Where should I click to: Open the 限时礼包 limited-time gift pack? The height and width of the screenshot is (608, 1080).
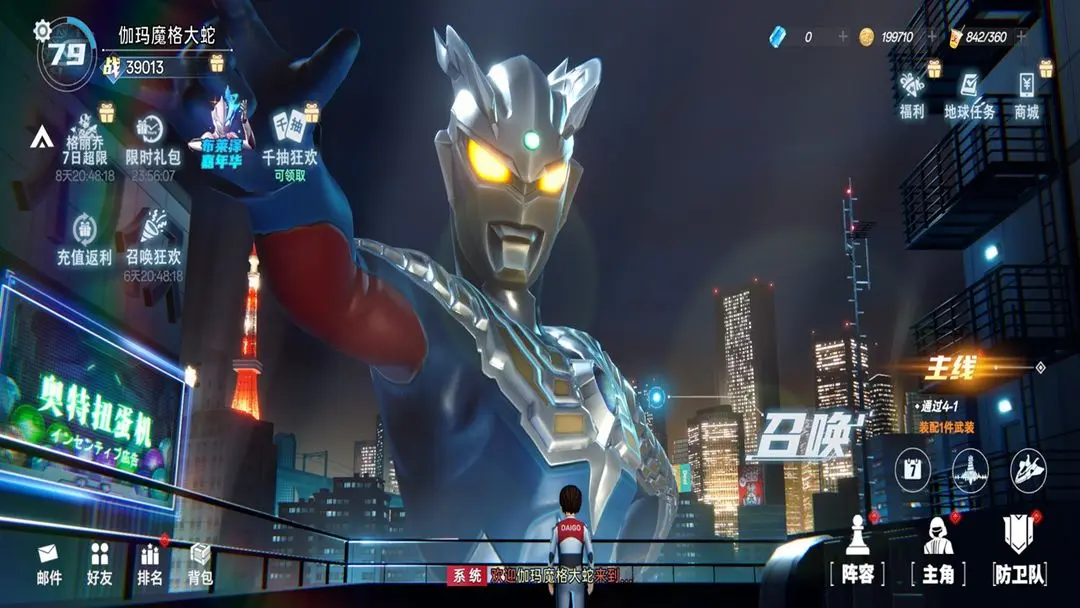tap(153, 138)
